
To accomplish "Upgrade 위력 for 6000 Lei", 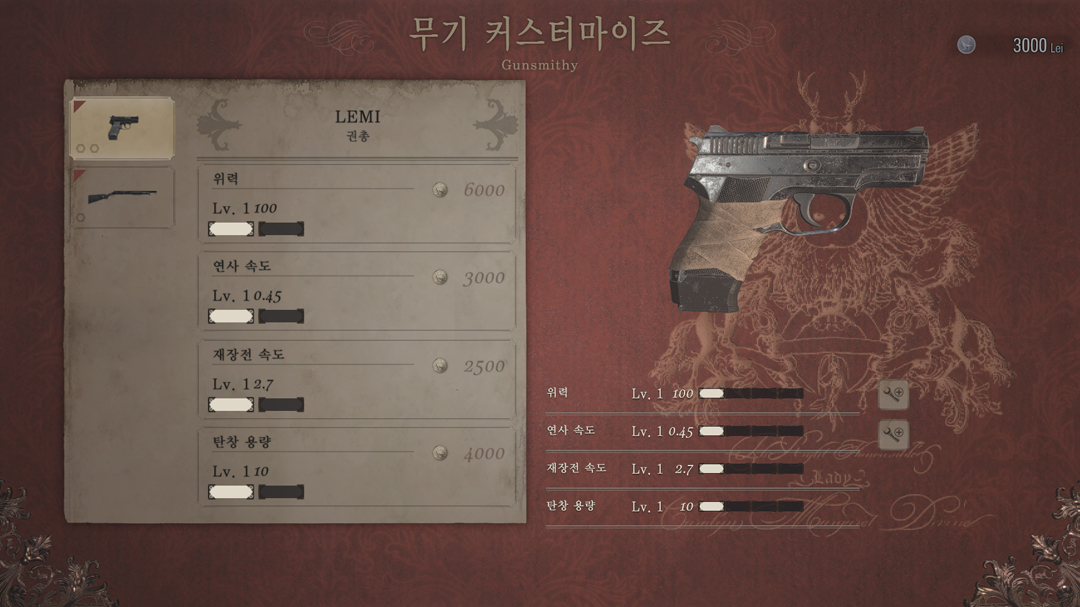I will pyautogui.click(x=357, y=204).
